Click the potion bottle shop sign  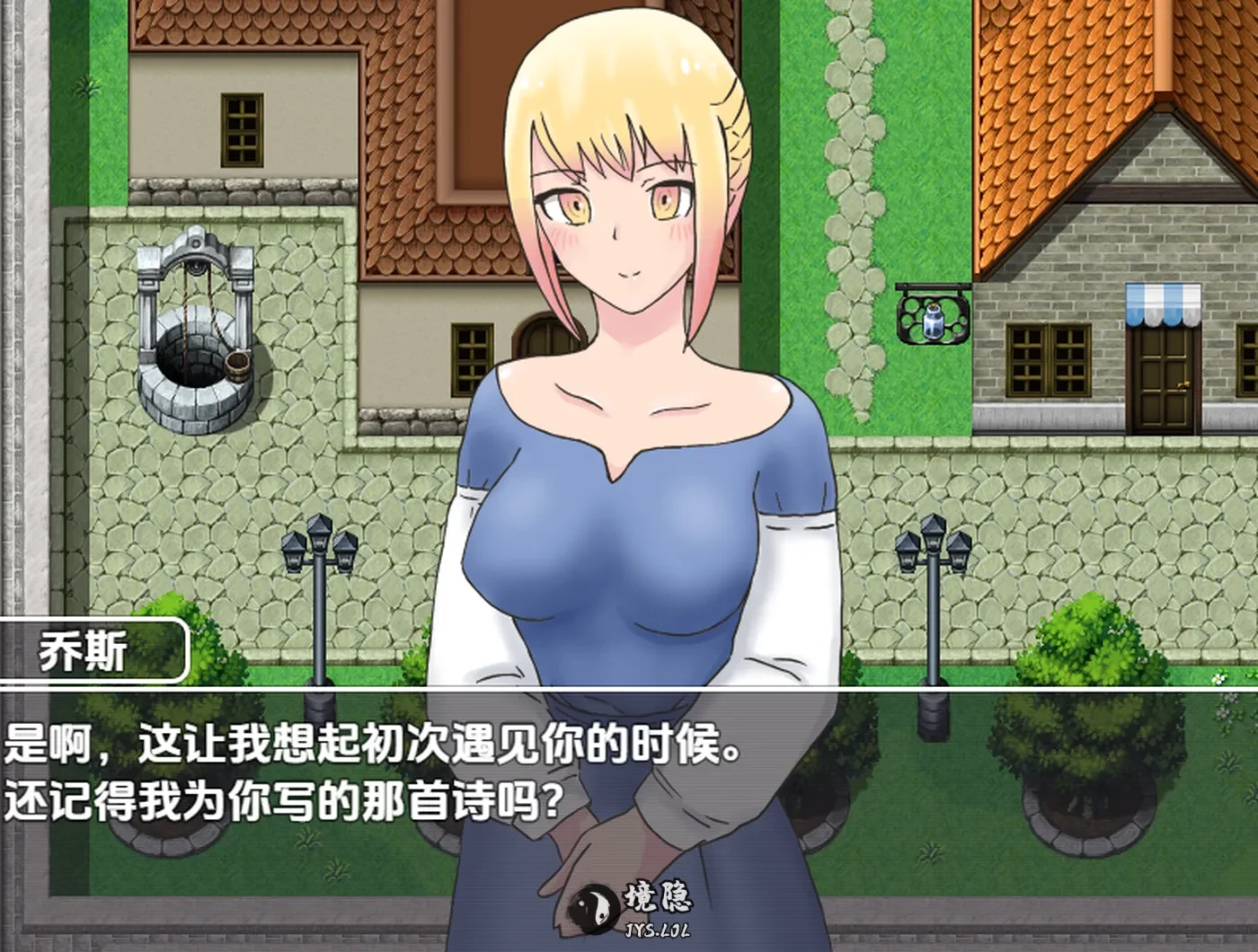pyautogui.click(x=931, y=323)
